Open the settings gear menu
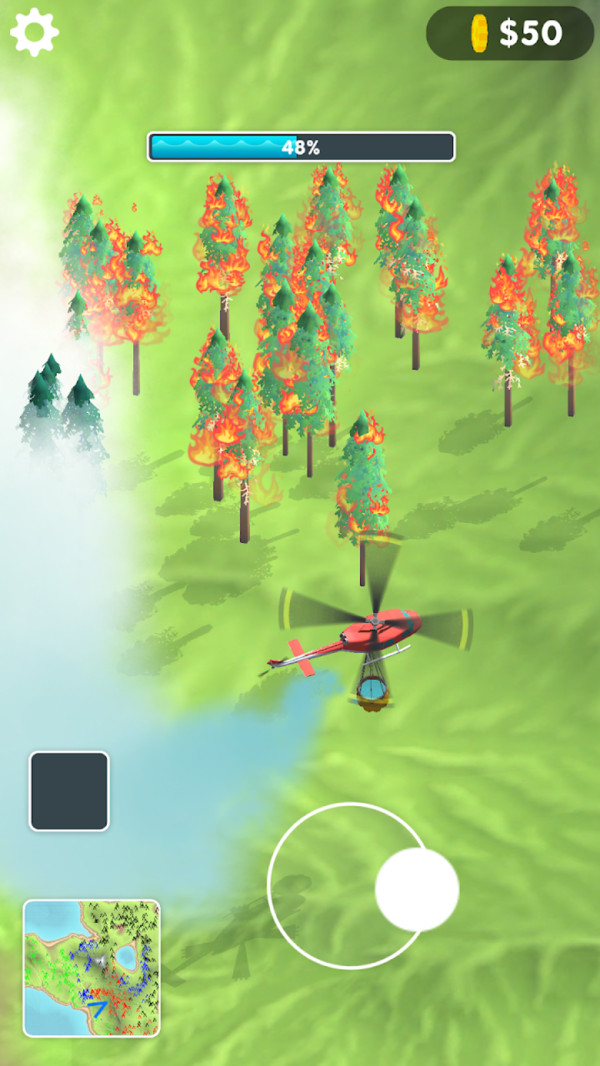The width and height of the screenshot is (600, 1066). 34,32
